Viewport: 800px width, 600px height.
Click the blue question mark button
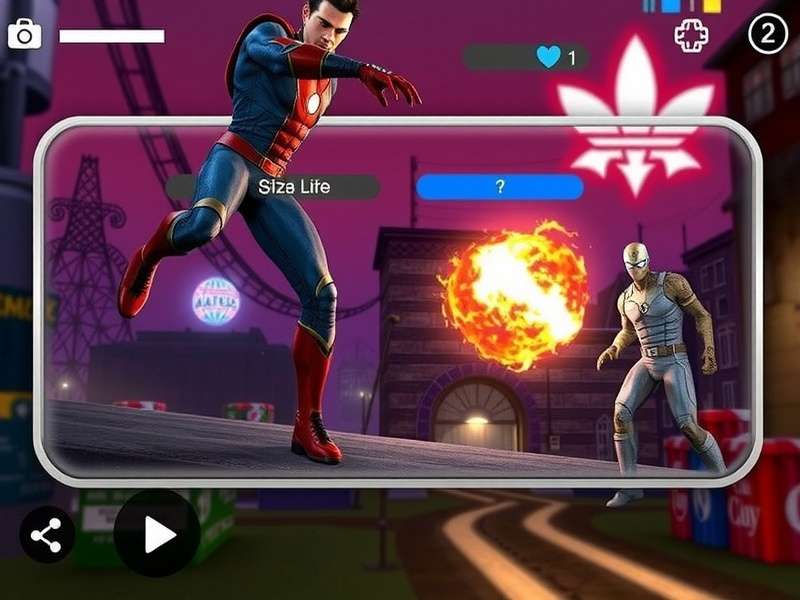pos(499,187)
